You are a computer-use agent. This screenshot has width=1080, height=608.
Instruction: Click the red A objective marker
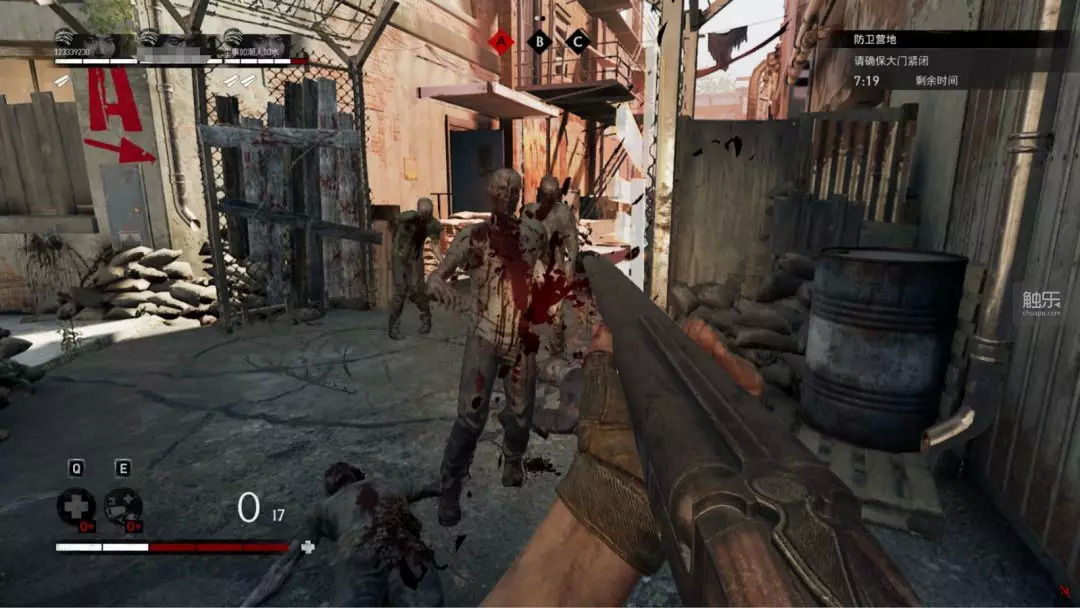(500, 41)
